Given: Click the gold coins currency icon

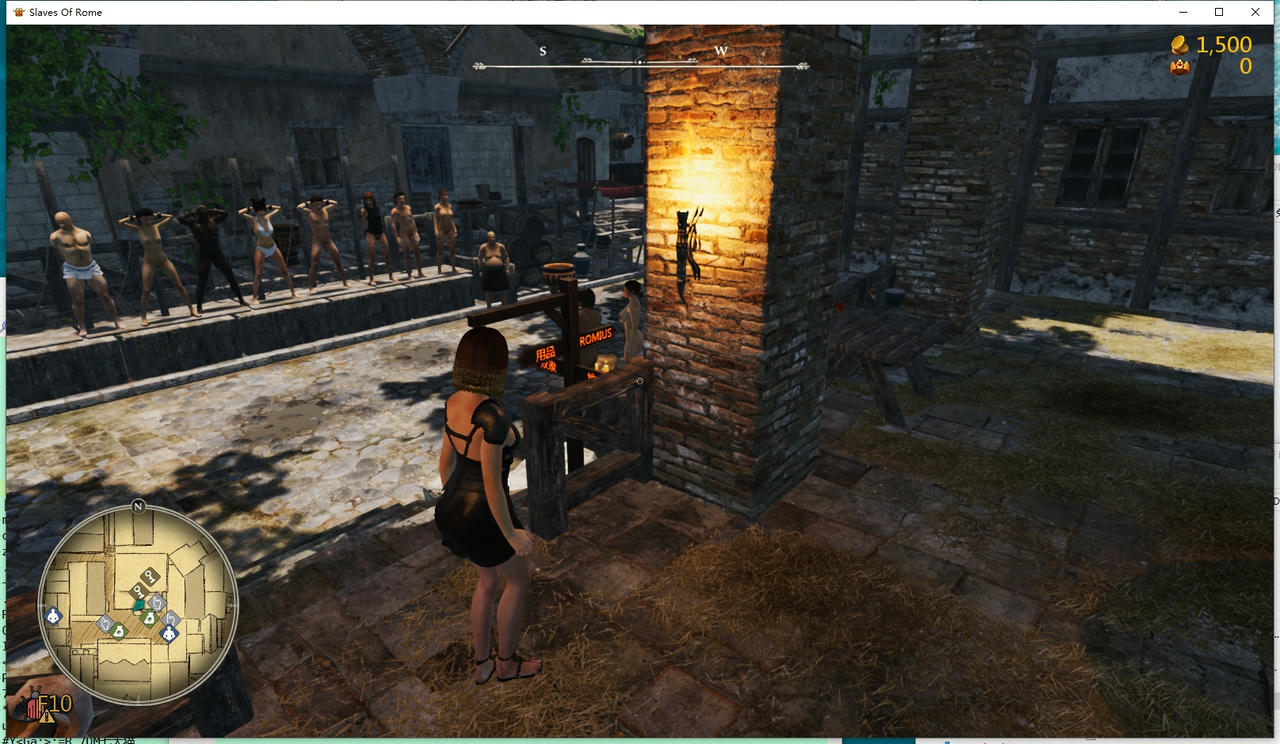Looking at the screenshot, I should (1178, 45).
